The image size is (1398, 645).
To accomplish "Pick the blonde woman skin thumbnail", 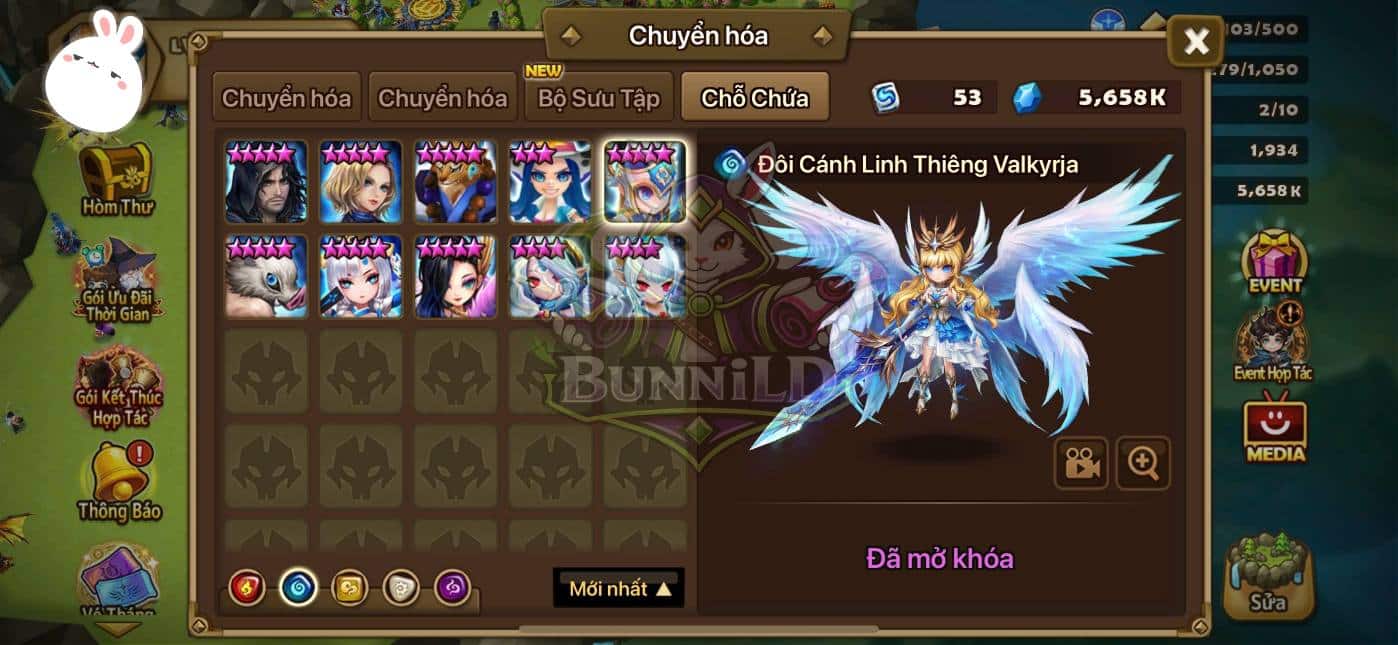I will click(361, 181).
